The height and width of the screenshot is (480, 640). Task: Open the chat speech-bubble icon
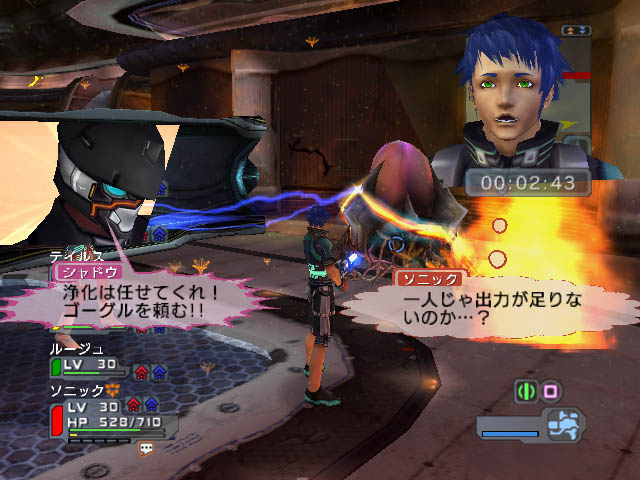point(147,450)
